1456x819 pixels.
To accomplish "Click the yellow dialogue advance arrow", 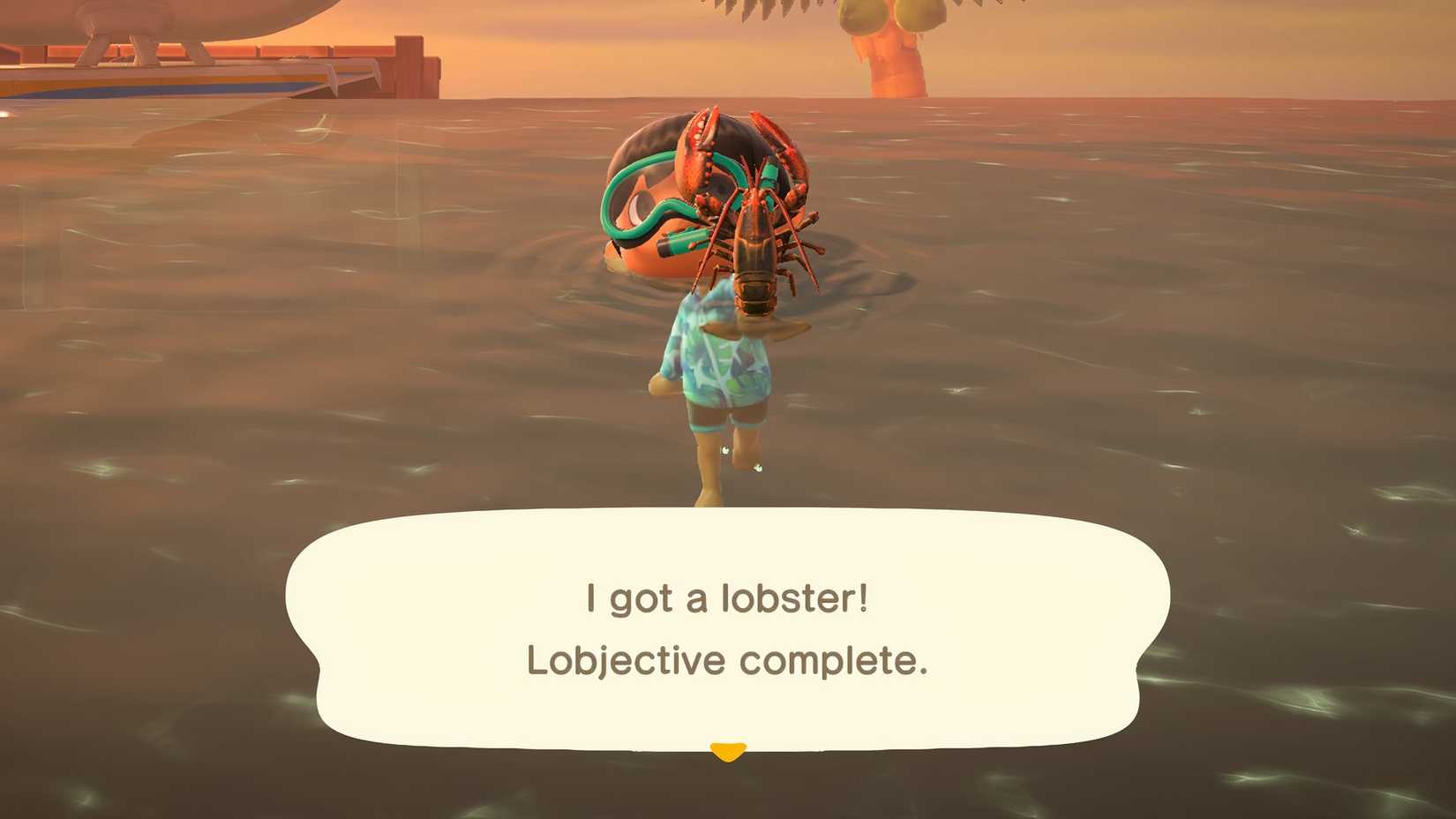I will click(727, 752).
